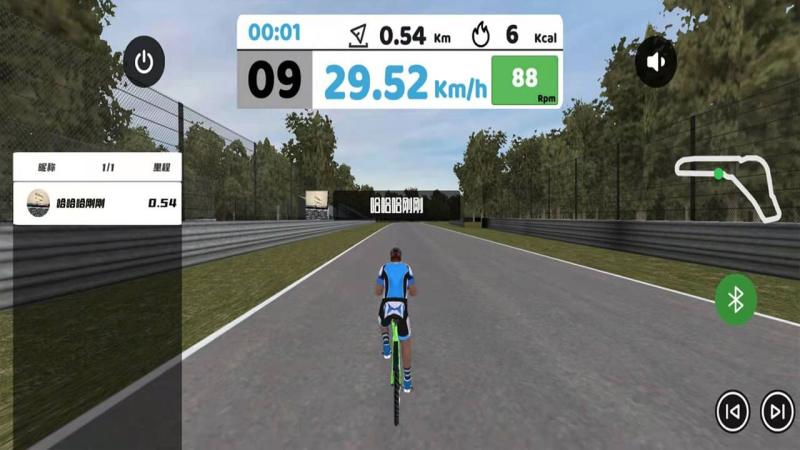Skip to the next track
Screen dimensions: 800x450
click(777, 410)
